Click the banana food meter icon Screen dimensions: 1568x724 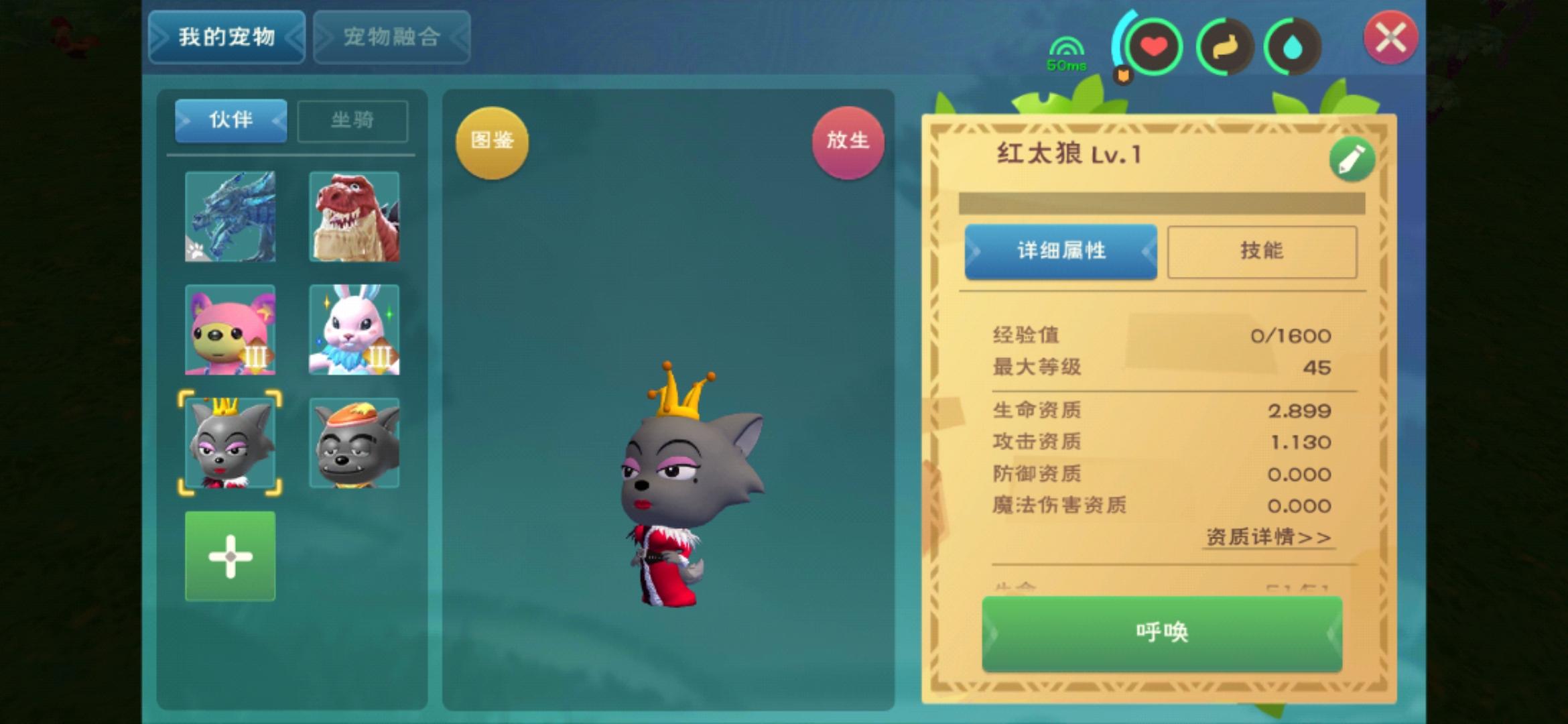coord(1224,46)
